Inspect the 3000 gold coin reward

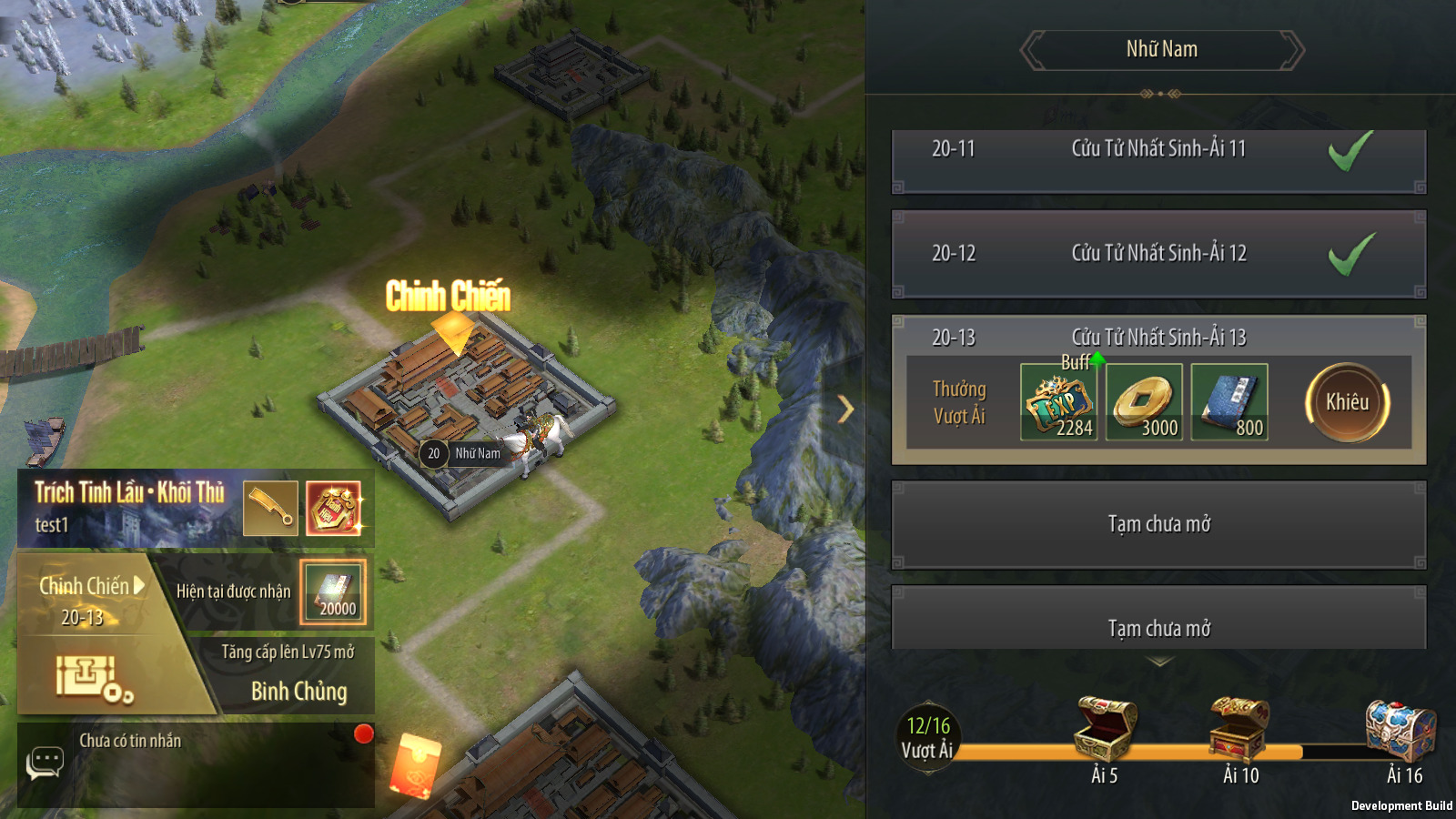coord(1144,402)
